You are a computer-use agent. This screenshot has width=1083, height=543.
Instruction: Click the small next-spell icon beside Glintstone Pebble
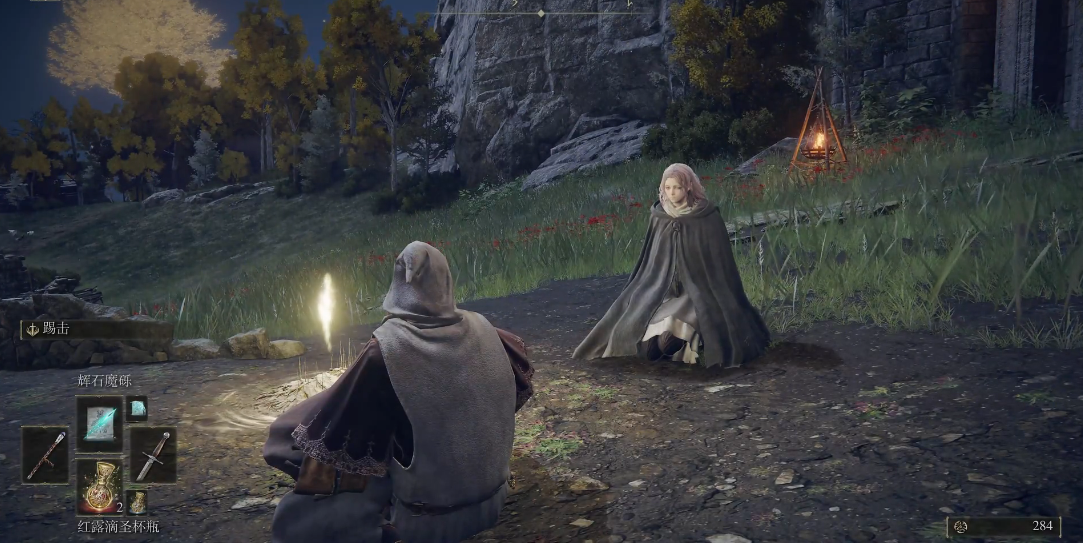[x=137, y=408]
